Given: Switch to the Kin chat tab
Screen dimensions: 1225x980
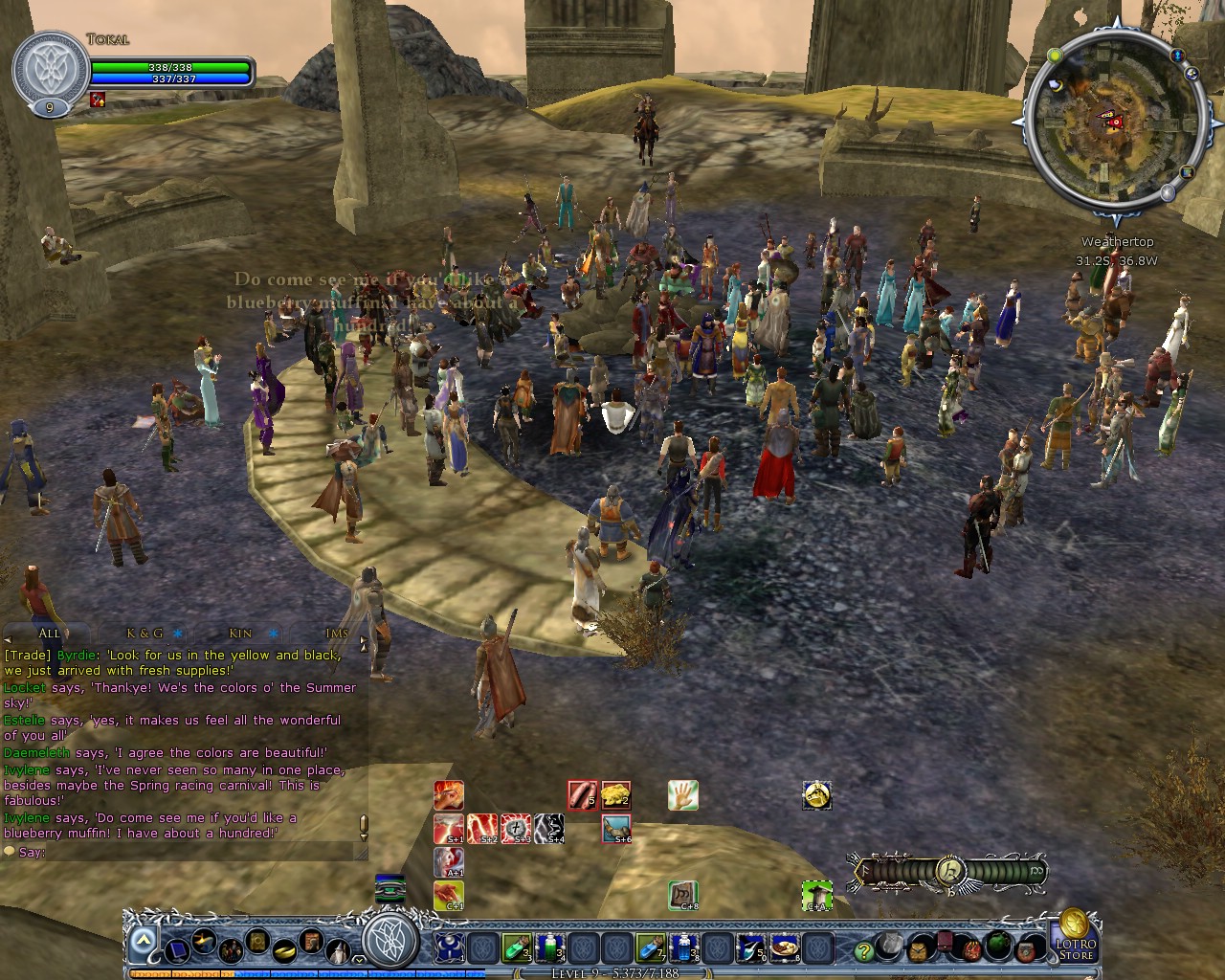Looking at the screenshot, I should click(237, 634).
